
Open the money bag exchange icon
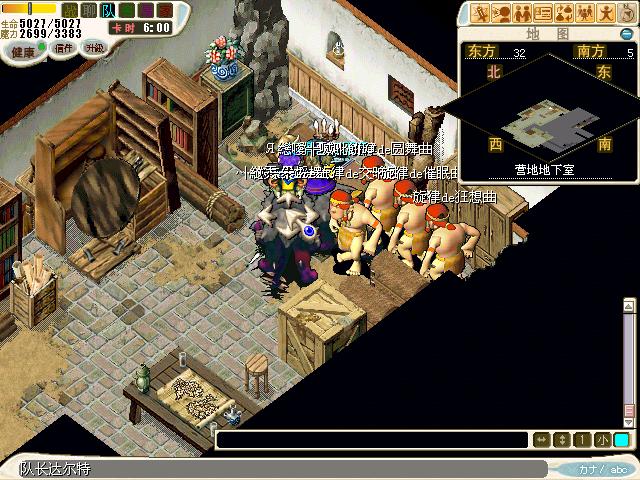click(x=567, y=13)
